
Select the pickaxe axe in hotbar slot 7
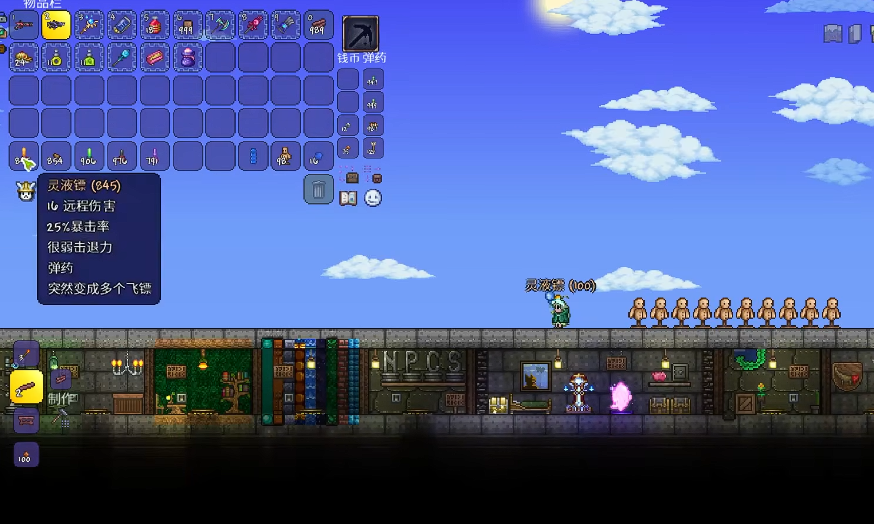pos(220,25)
